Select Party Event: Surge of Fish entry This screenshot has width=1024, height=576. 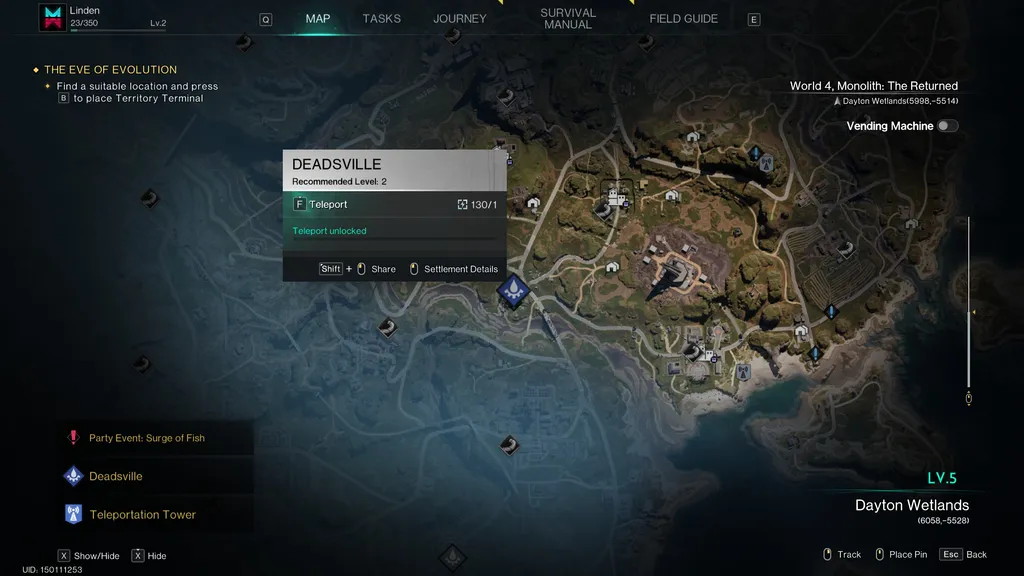tap(146, 438)
